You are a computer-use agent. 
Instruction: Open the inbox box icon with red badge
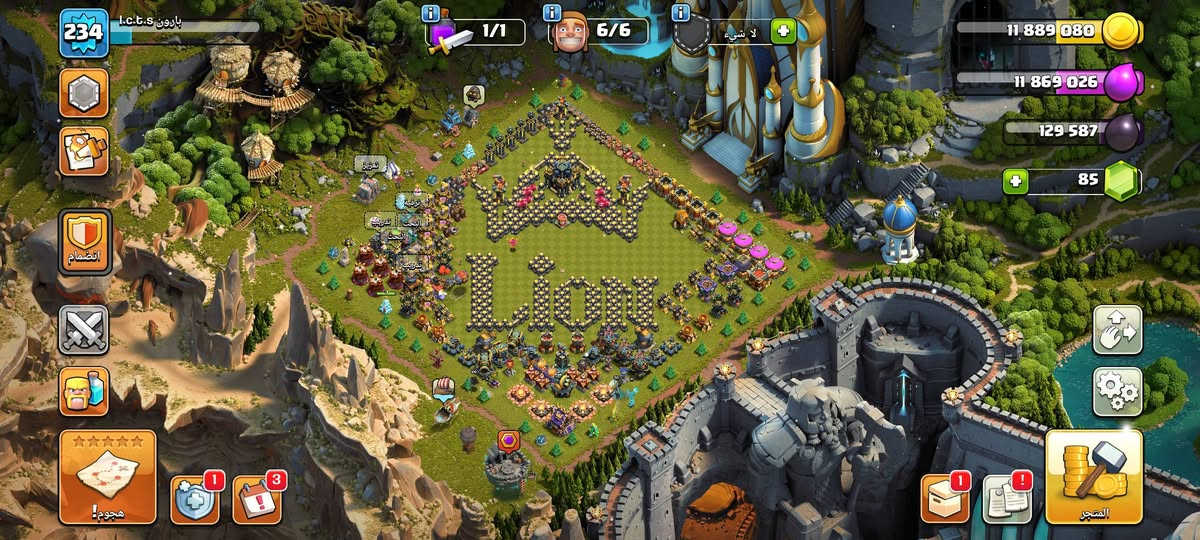click(944, 498)
